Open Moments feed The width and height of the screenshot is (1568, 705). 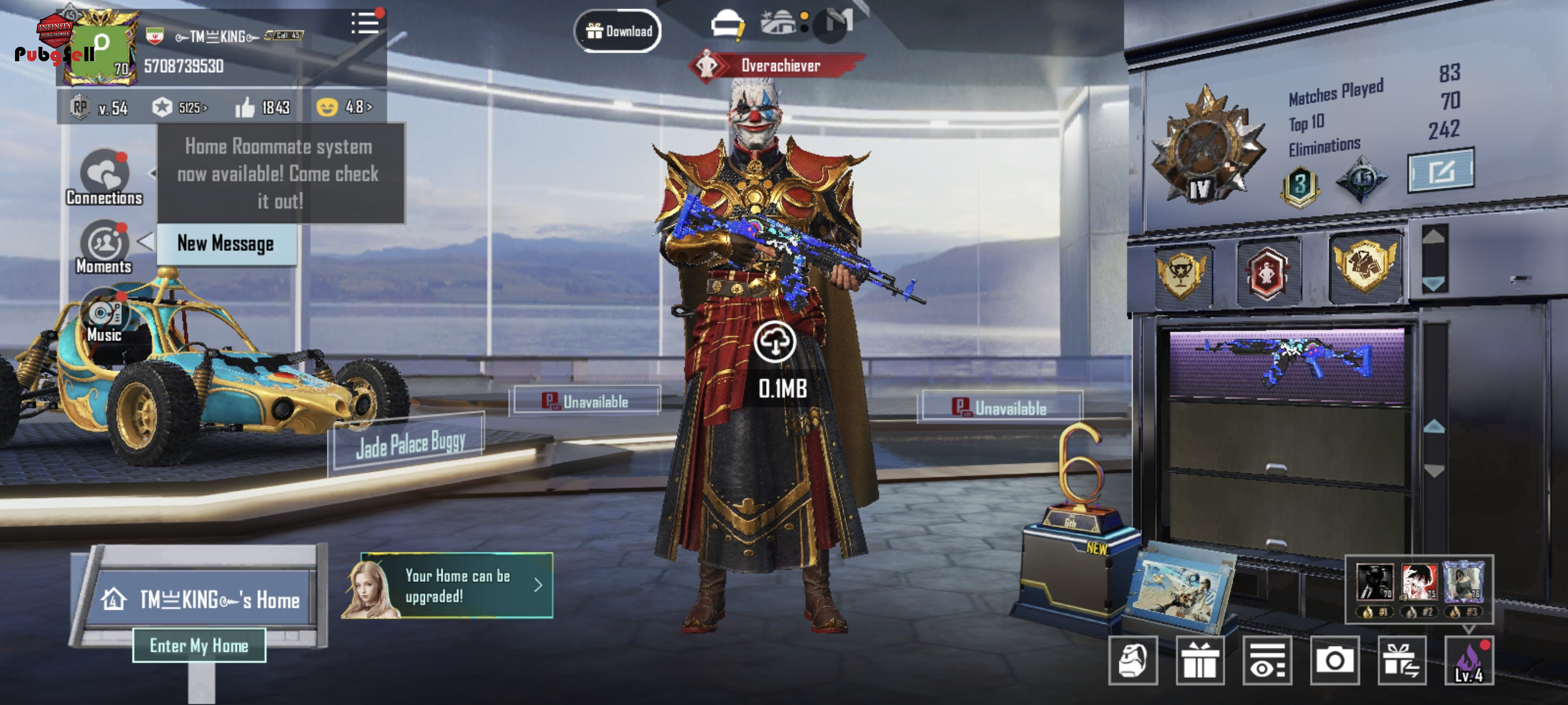click(105, 246)
